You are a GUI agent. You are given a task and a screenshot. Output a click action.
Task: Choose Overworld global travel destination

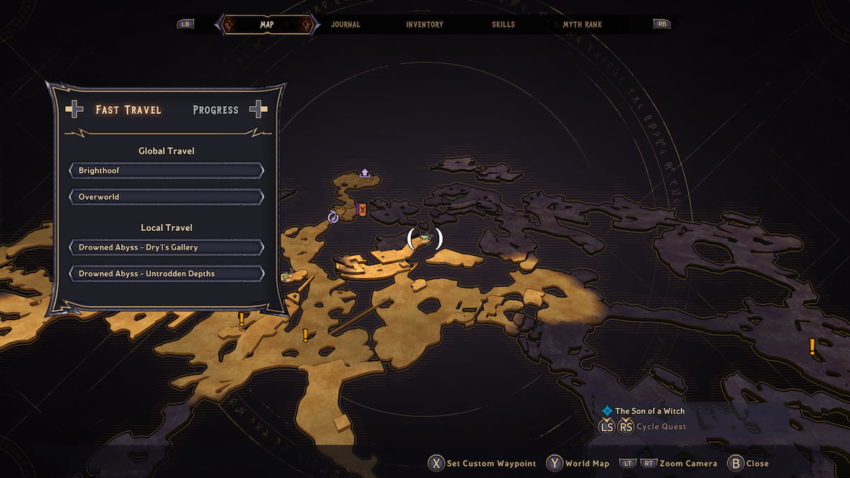point(166,197)
